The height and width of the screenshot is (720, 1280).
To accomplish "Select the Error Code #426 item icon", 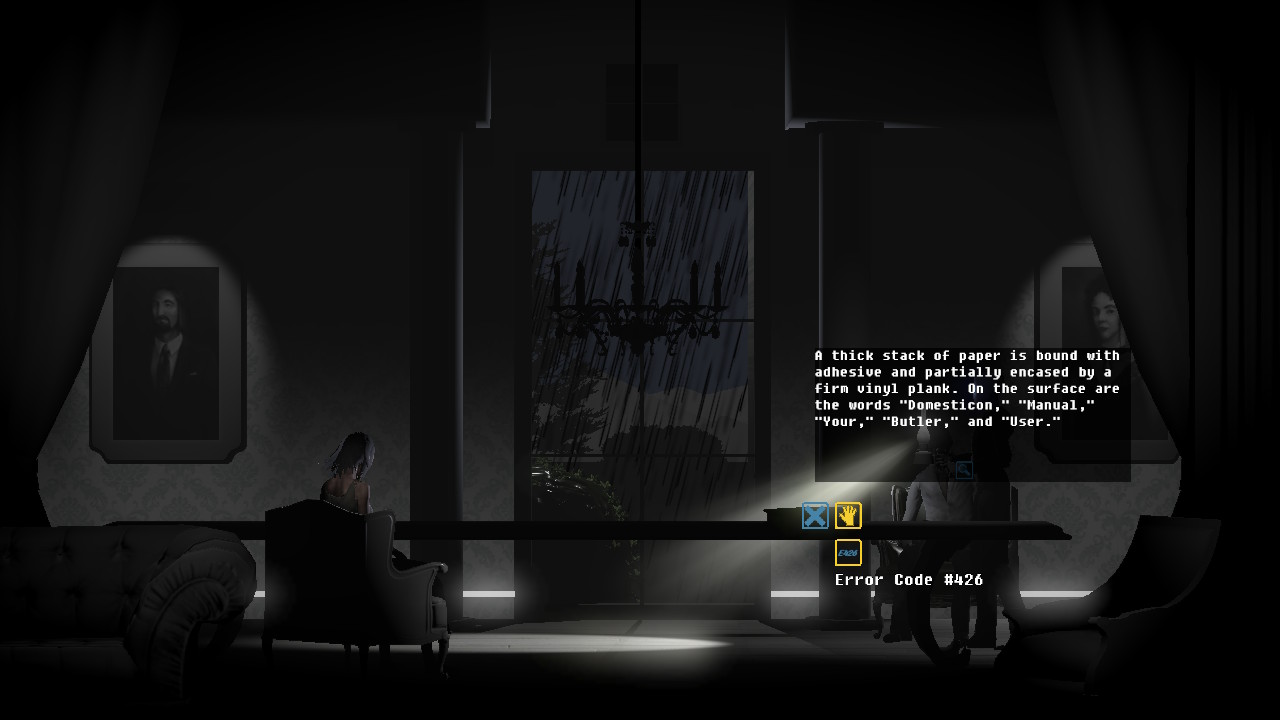I will point(848,552).
